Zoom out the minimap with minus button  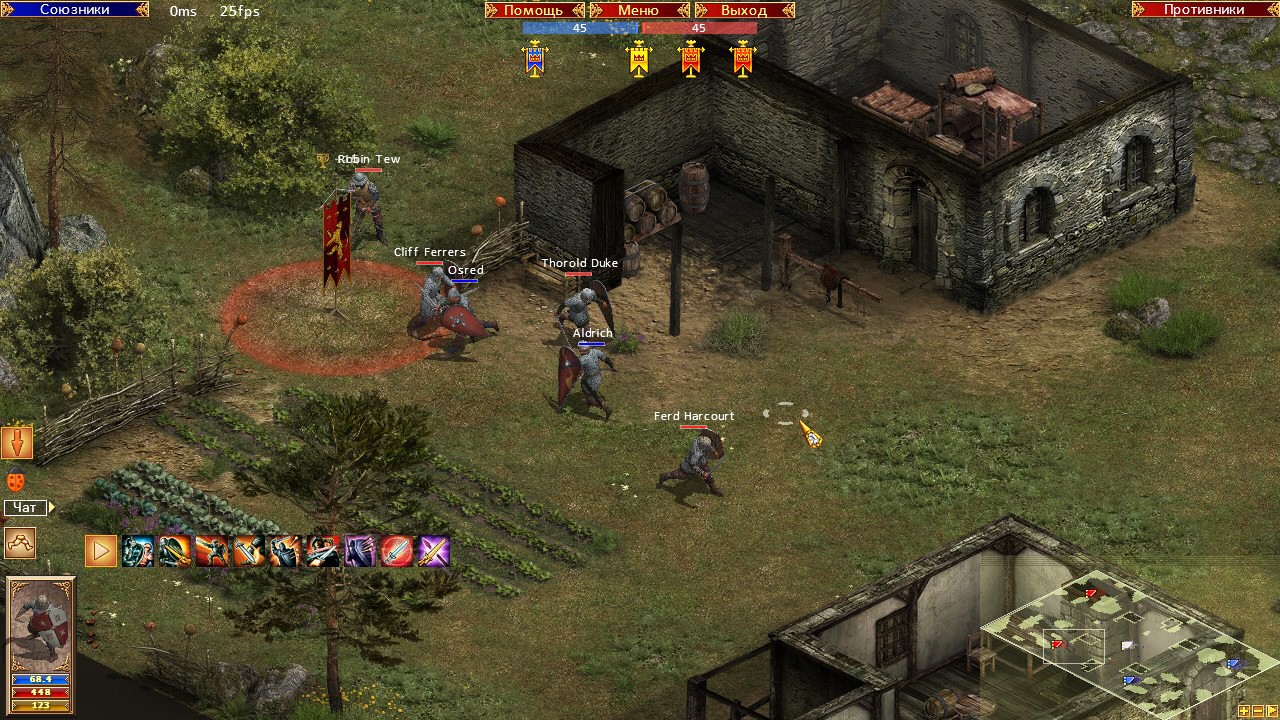1257,712
